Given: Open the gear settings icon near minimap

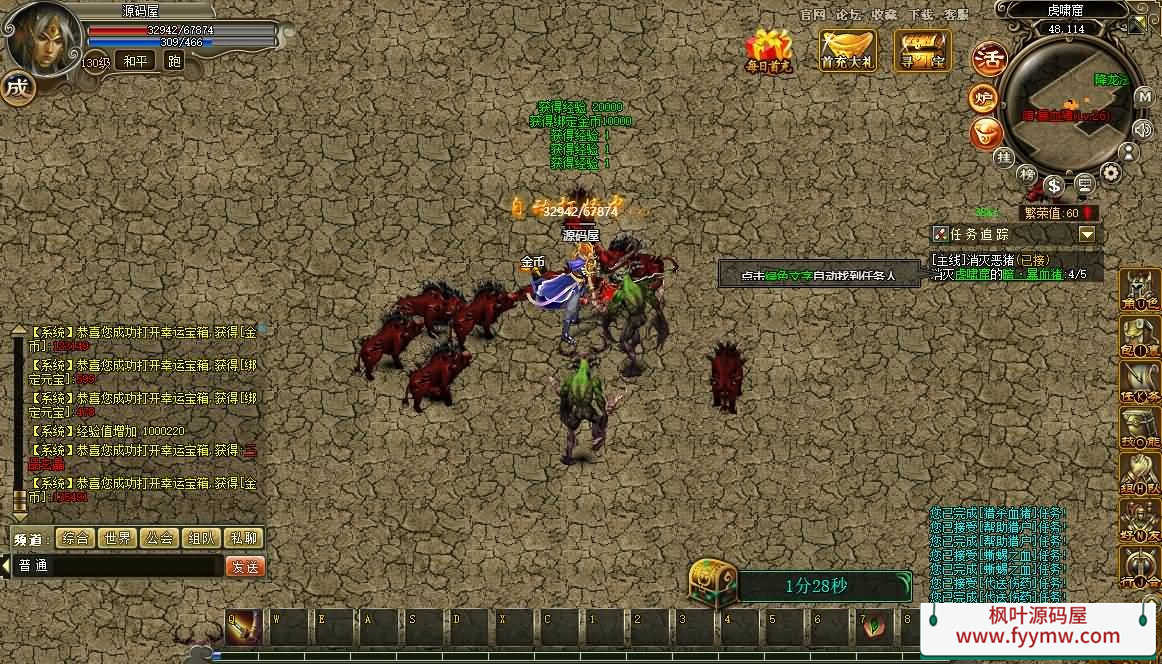Looking at the screenshot, I should coord(1111,174).
